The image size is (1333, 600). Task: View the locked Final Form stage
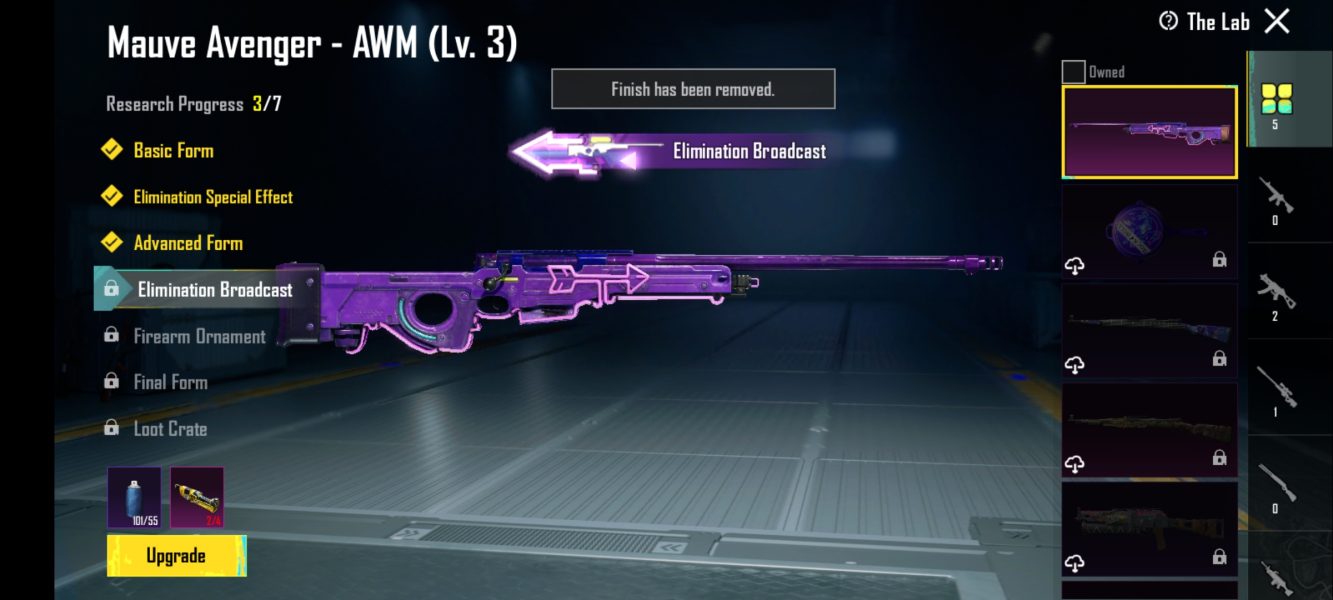[170, 382]
